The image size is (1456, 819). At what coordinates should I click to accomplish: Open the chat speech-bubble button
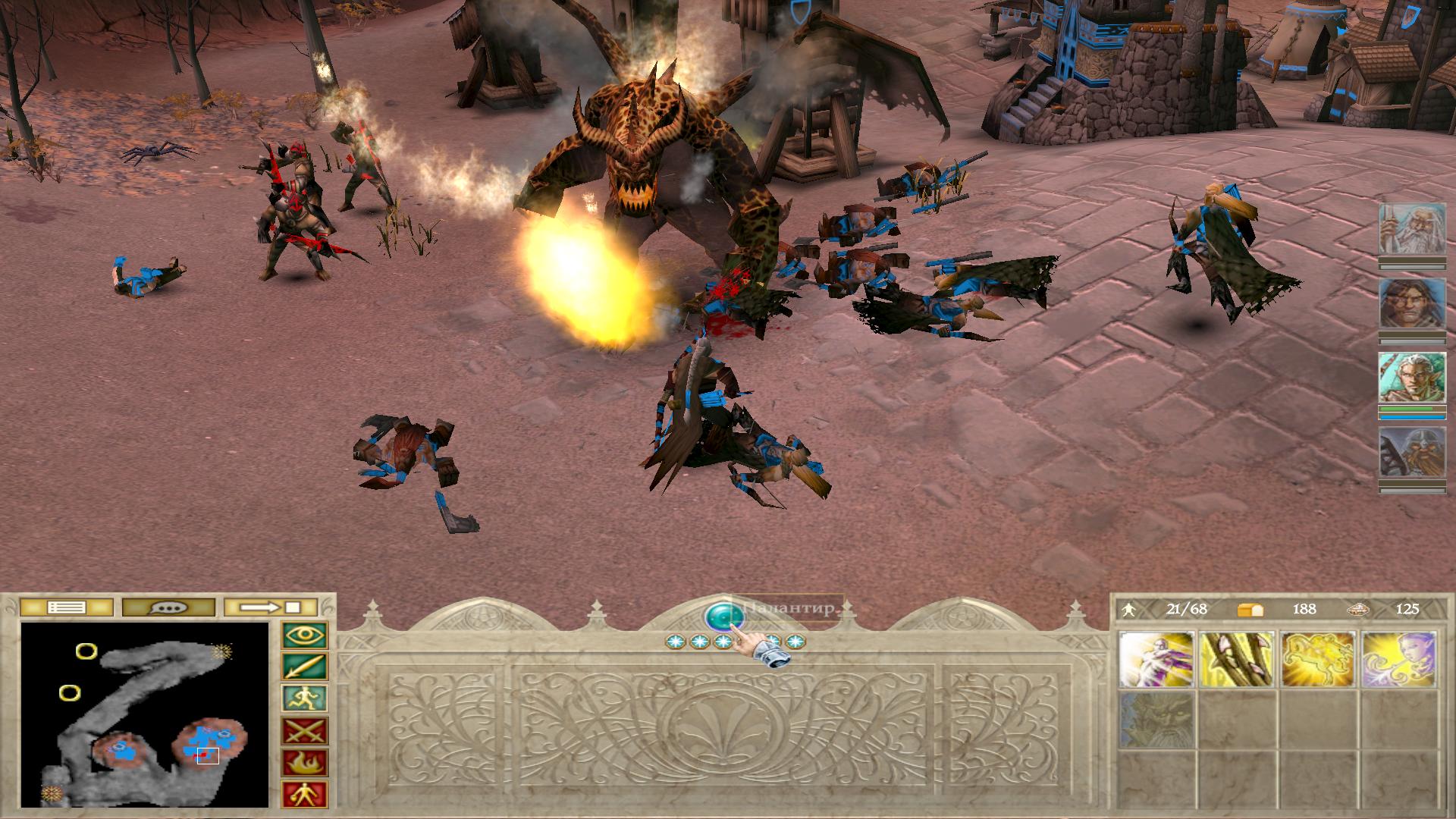pyautogui.click(x=168, y=607)
